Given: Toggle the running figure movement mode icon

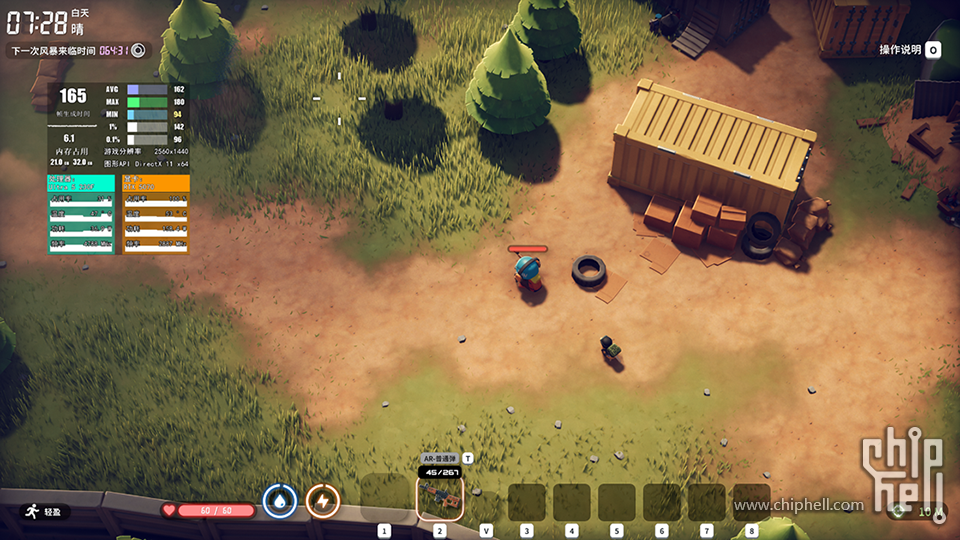Looking at the screenshot, I should [31, 511].
